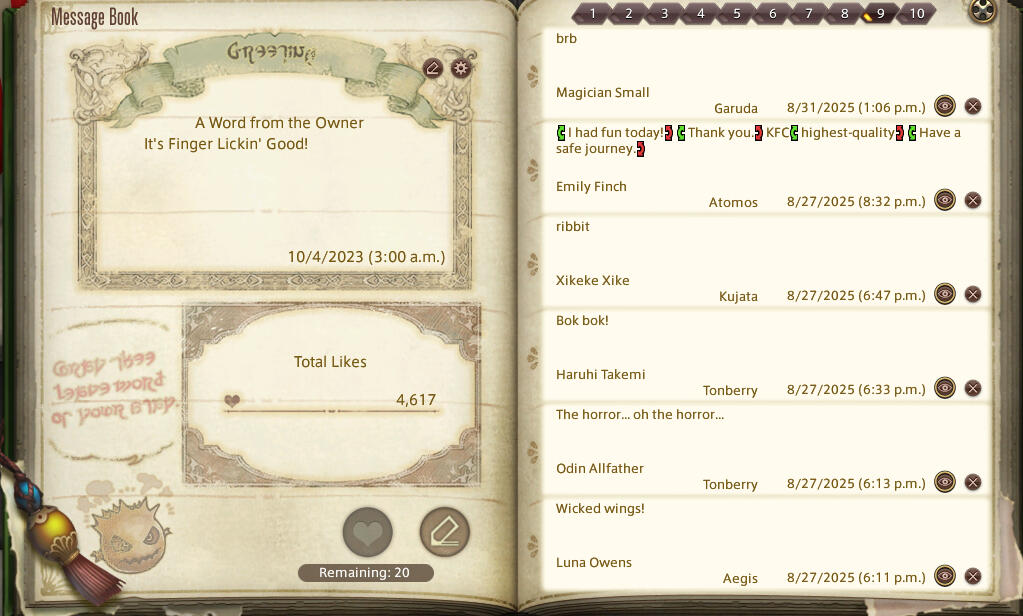Click eye icon on Odin Allfather's entry
The height and width of the screenshot is (616, 1023).
945,482
